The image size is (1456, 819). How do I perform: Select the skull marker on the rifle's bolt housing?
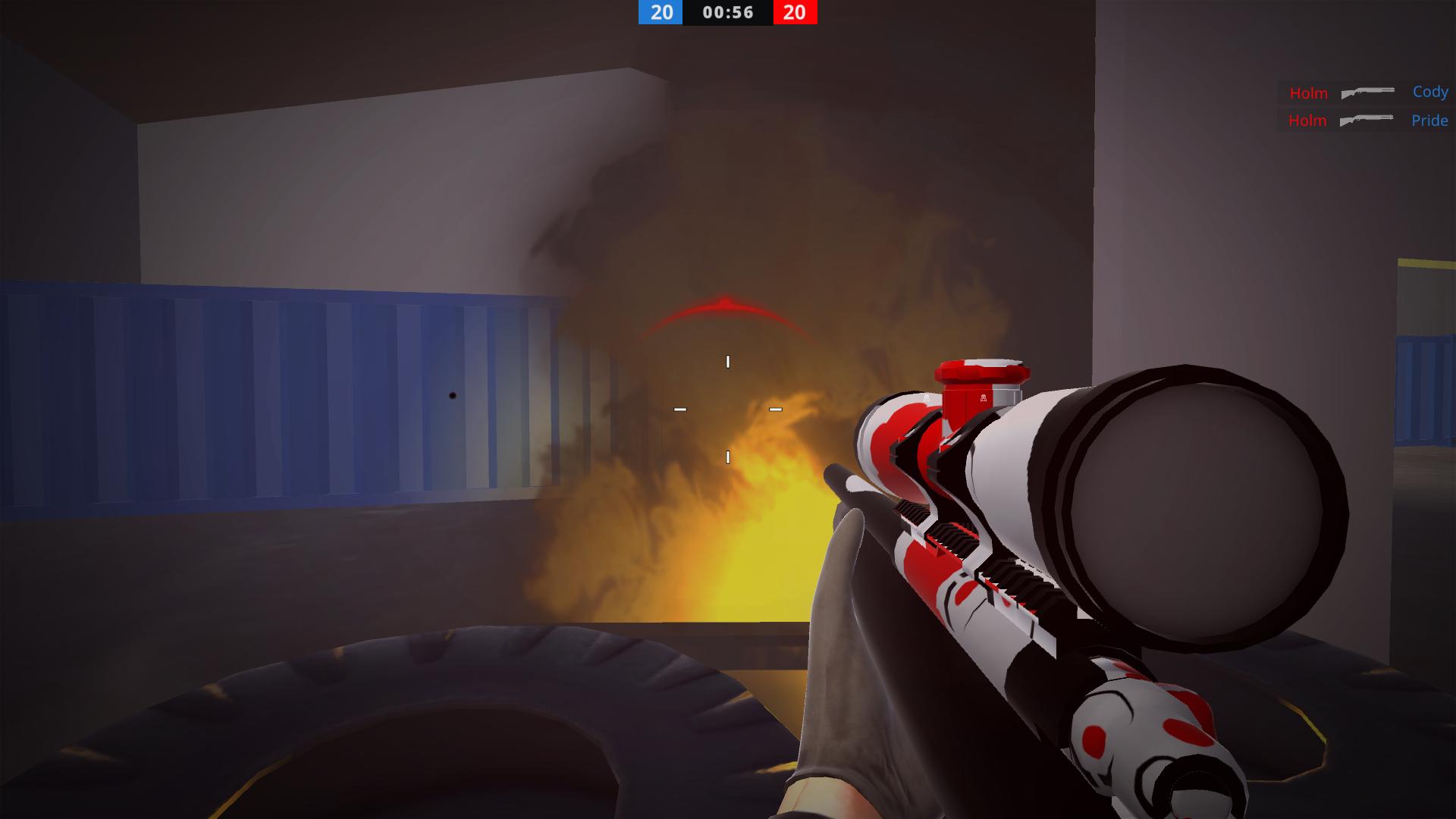pos(984,398)
